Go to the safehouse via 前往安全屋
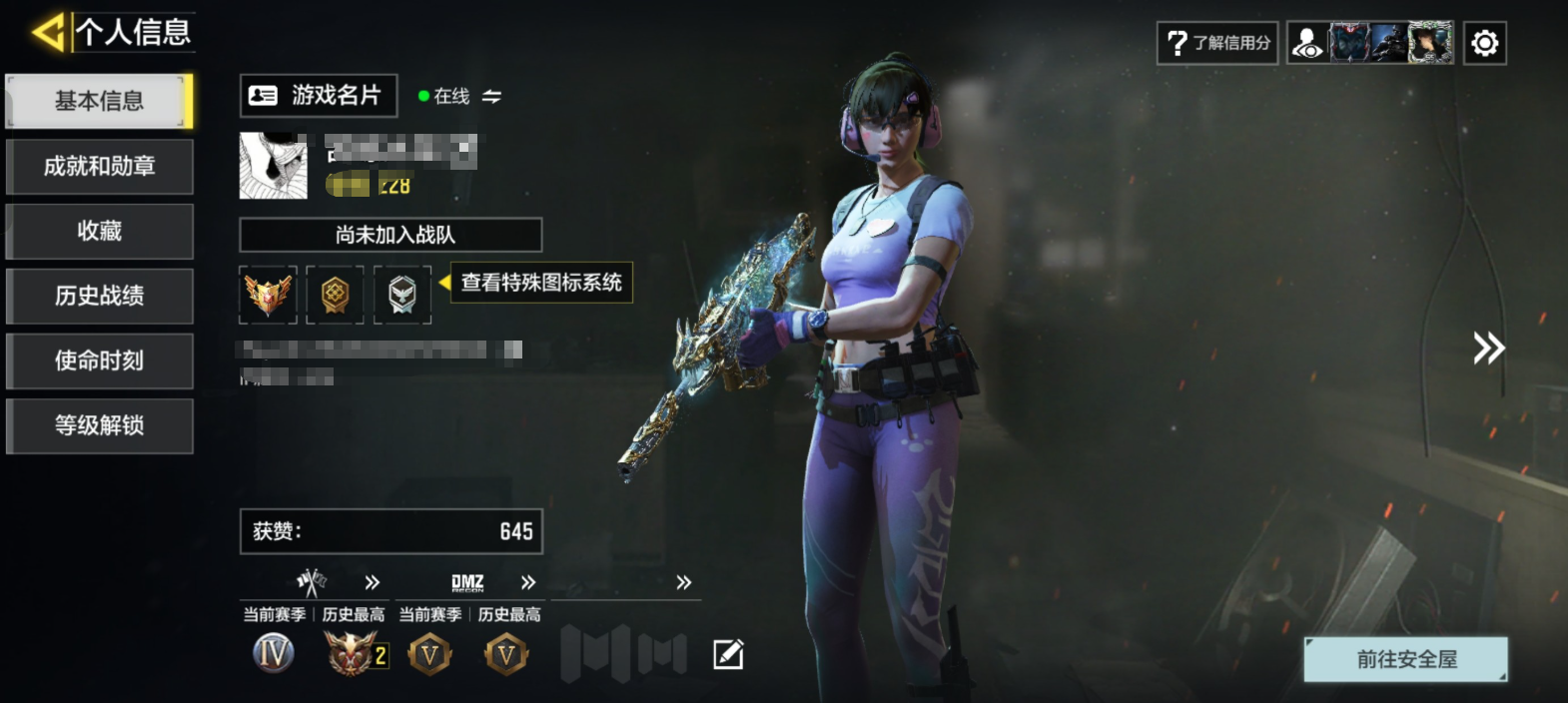 point(1405,659)
